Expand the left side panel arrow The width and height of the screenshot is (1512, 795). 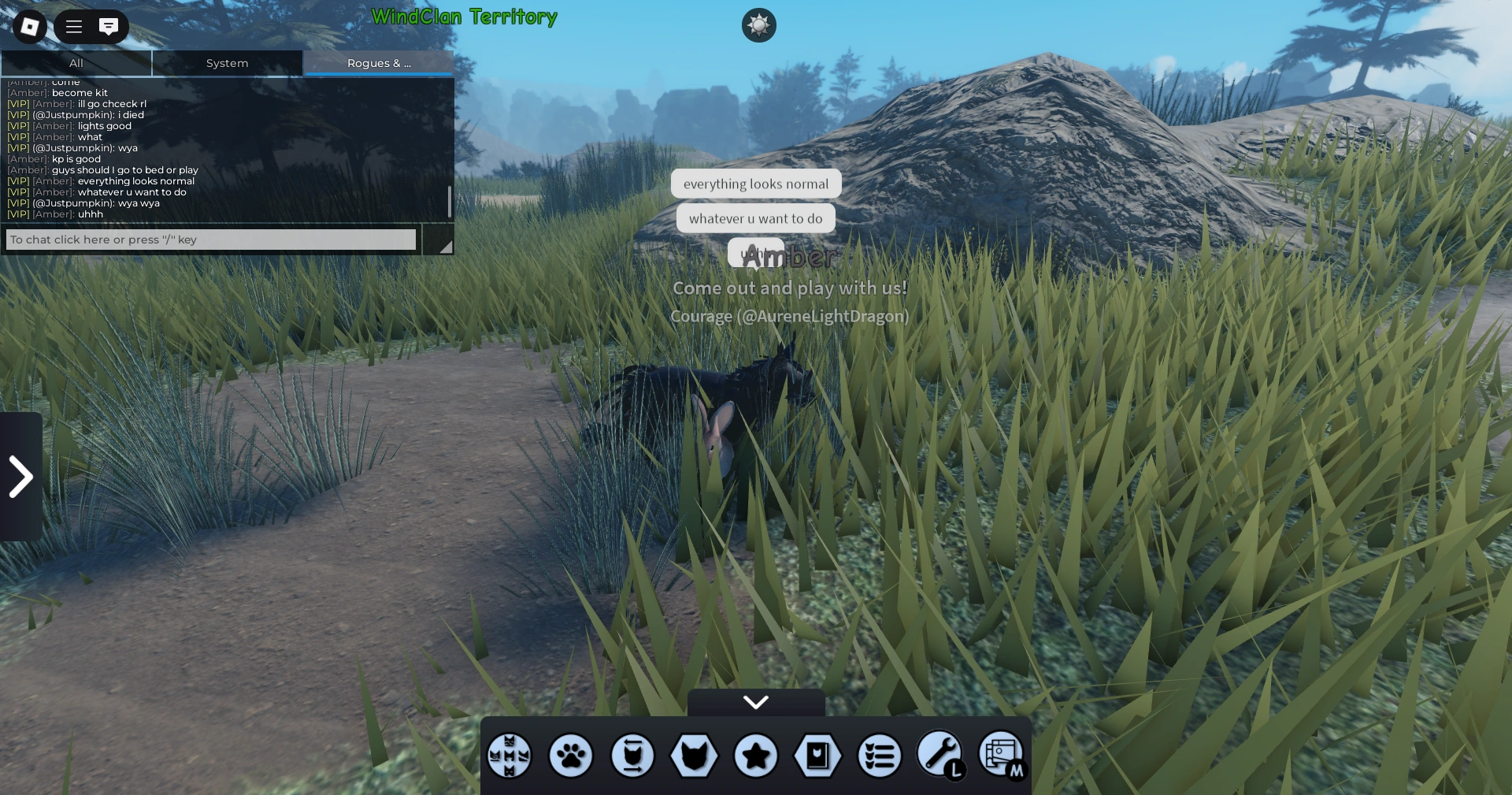[20, 476]
